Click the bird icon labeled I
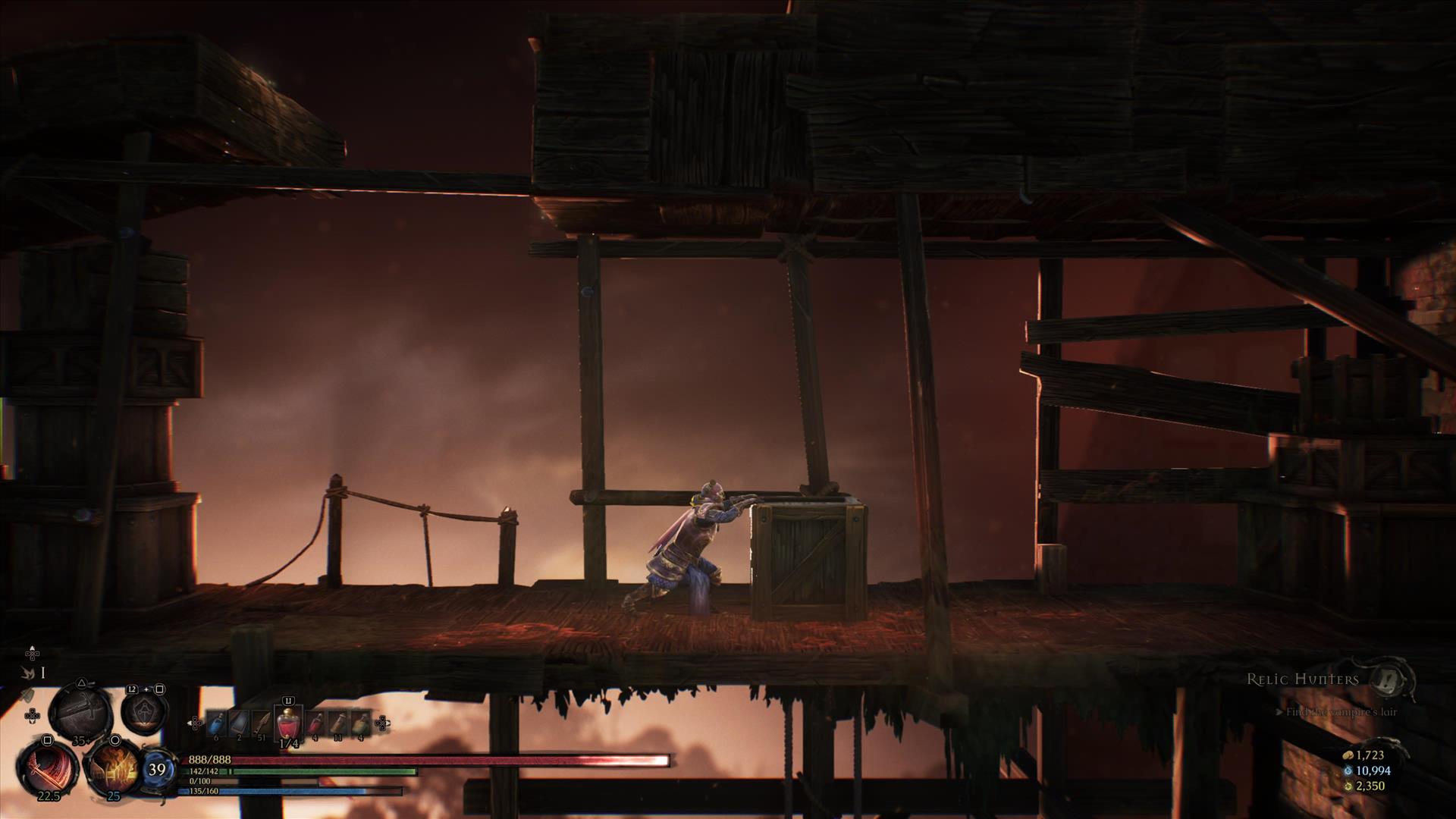The height and width of the screenshot is (819, 1456). coord(30,672)
